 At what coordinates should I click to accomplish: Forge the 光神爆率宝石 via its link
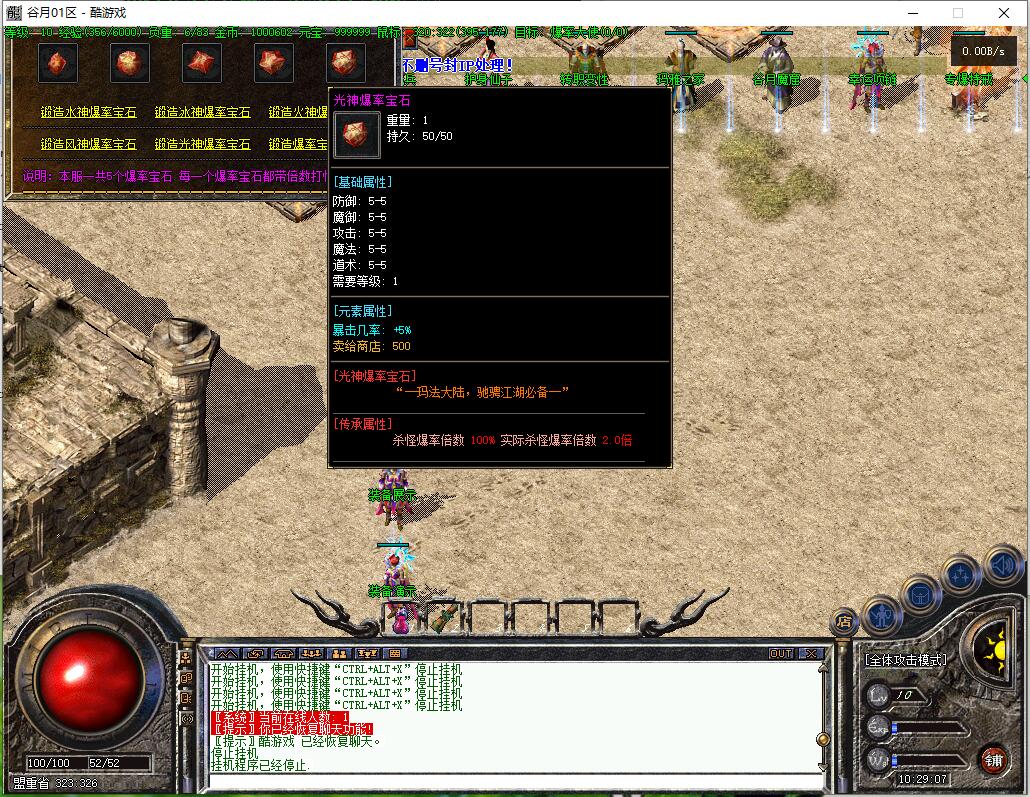click(x=203, y=145)
